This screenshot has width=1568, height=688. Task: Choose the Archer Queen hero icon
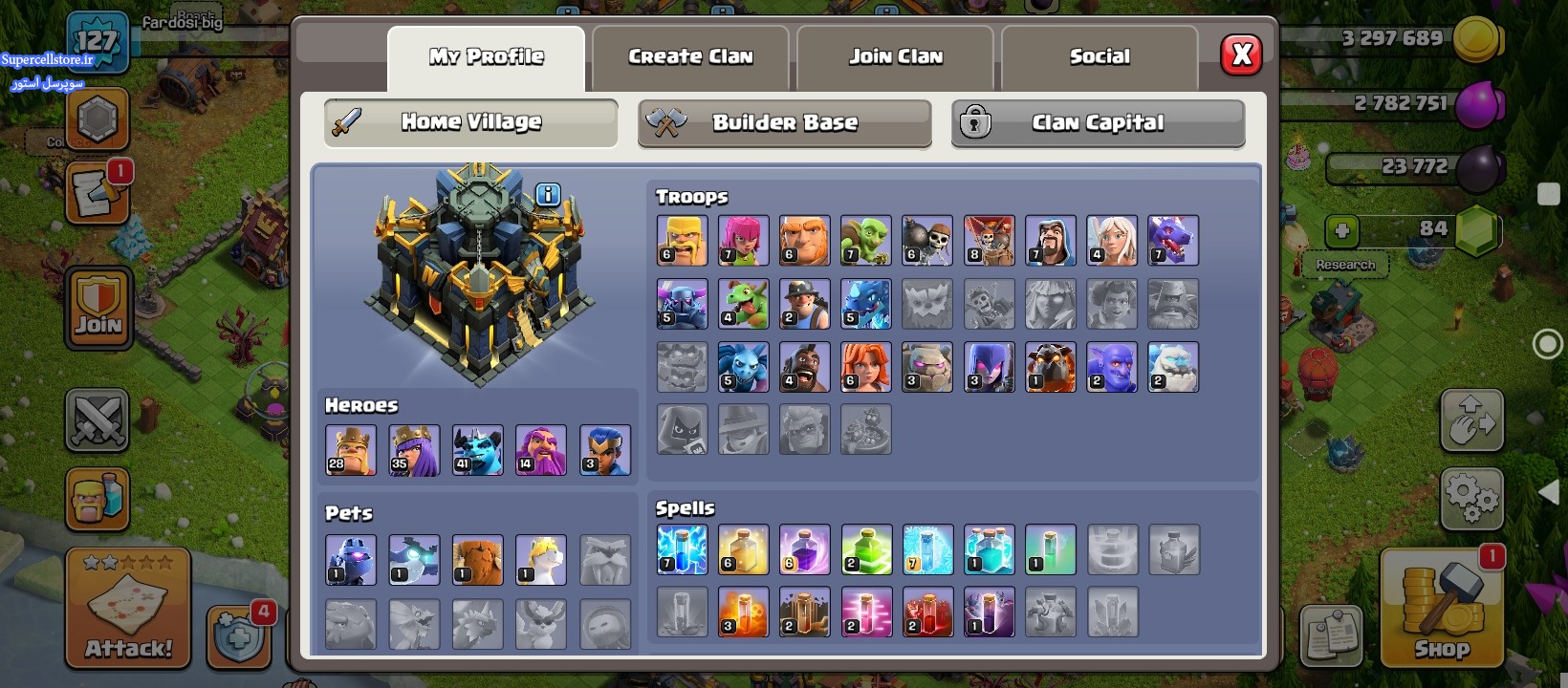coord(414,450)
